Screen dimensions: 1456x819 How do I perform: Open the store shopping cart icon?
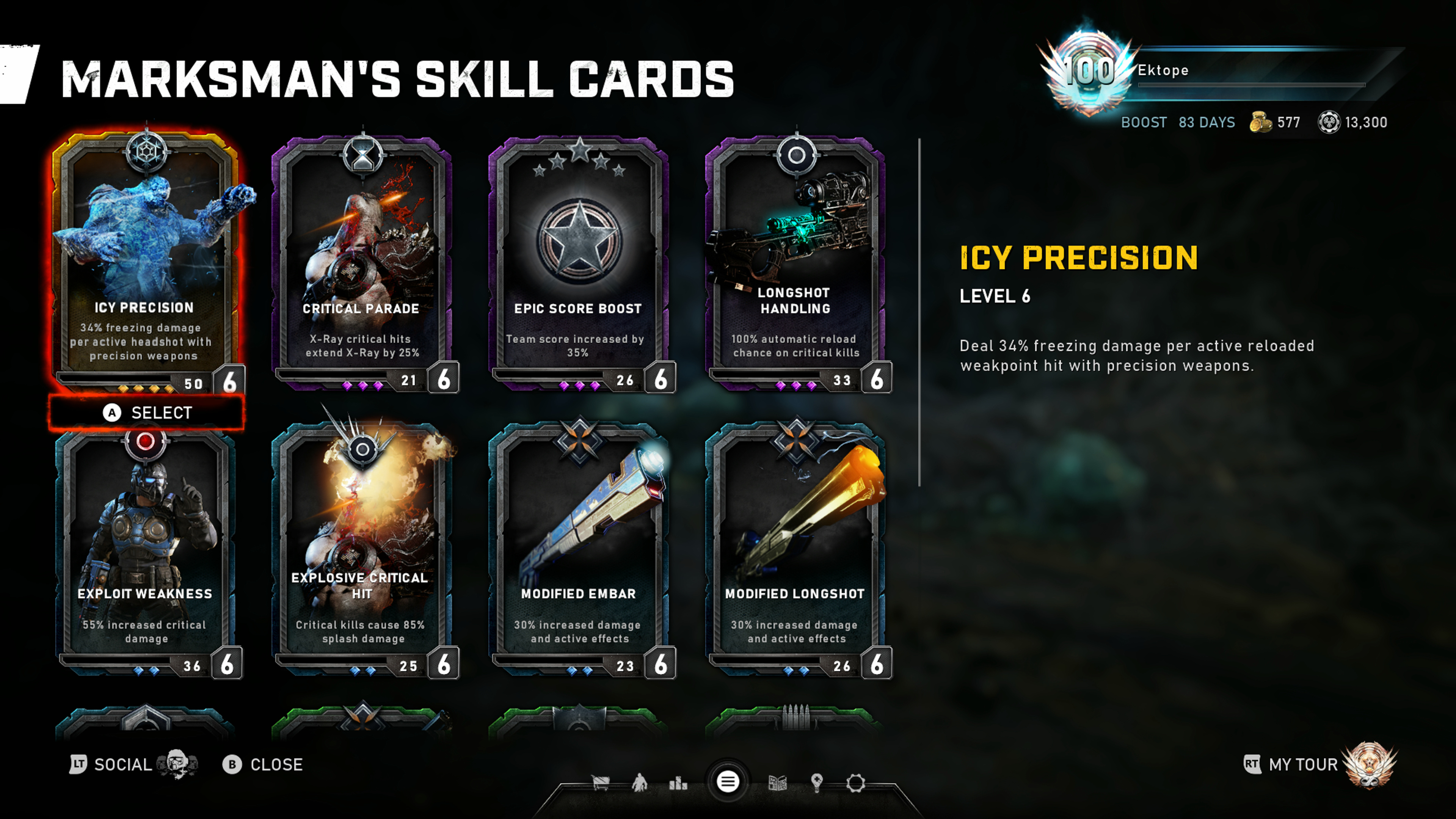pyautogui.click(x=600, y=783)
